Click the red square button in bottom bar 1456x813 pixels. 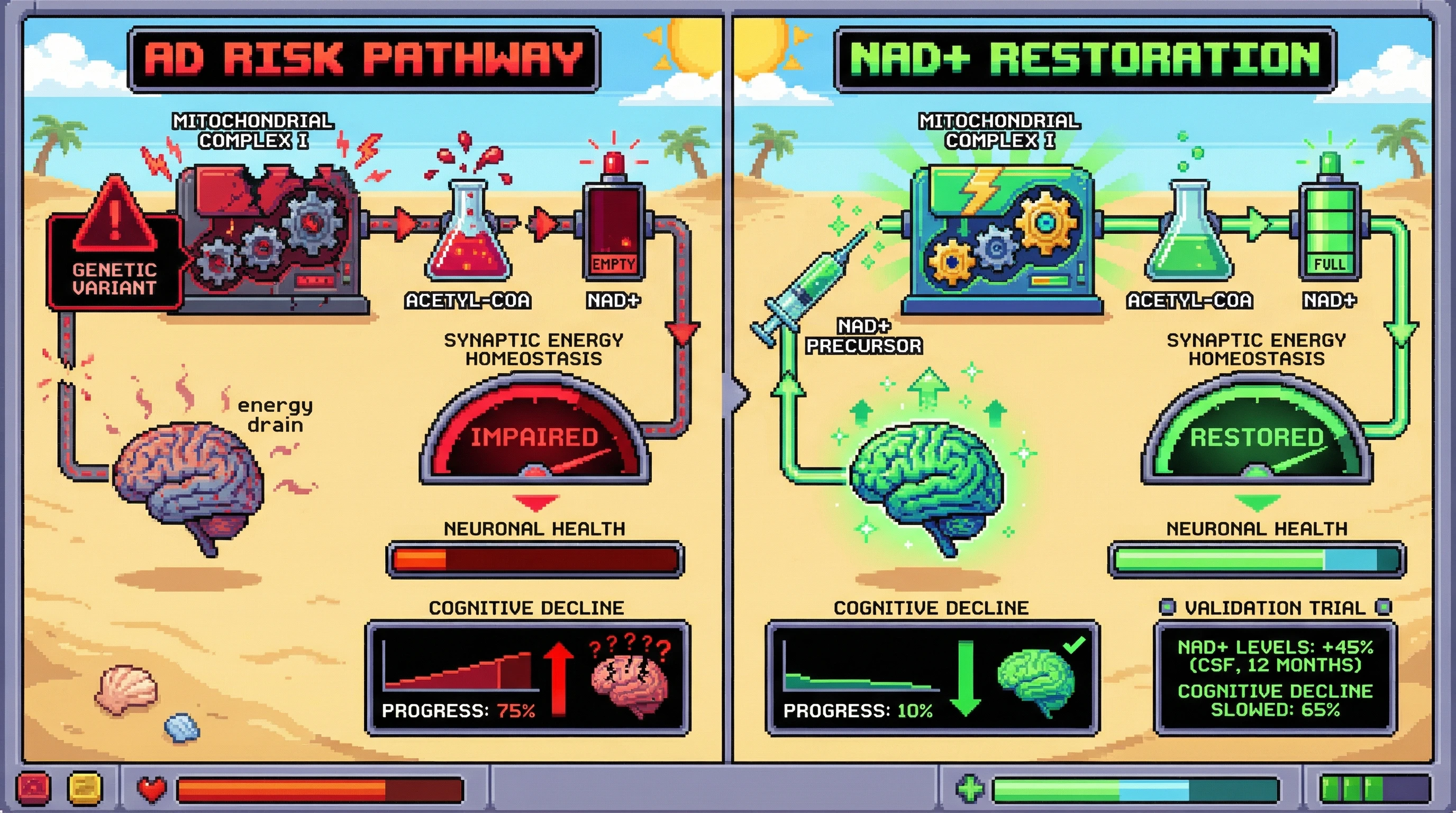(x=34, y=788)
